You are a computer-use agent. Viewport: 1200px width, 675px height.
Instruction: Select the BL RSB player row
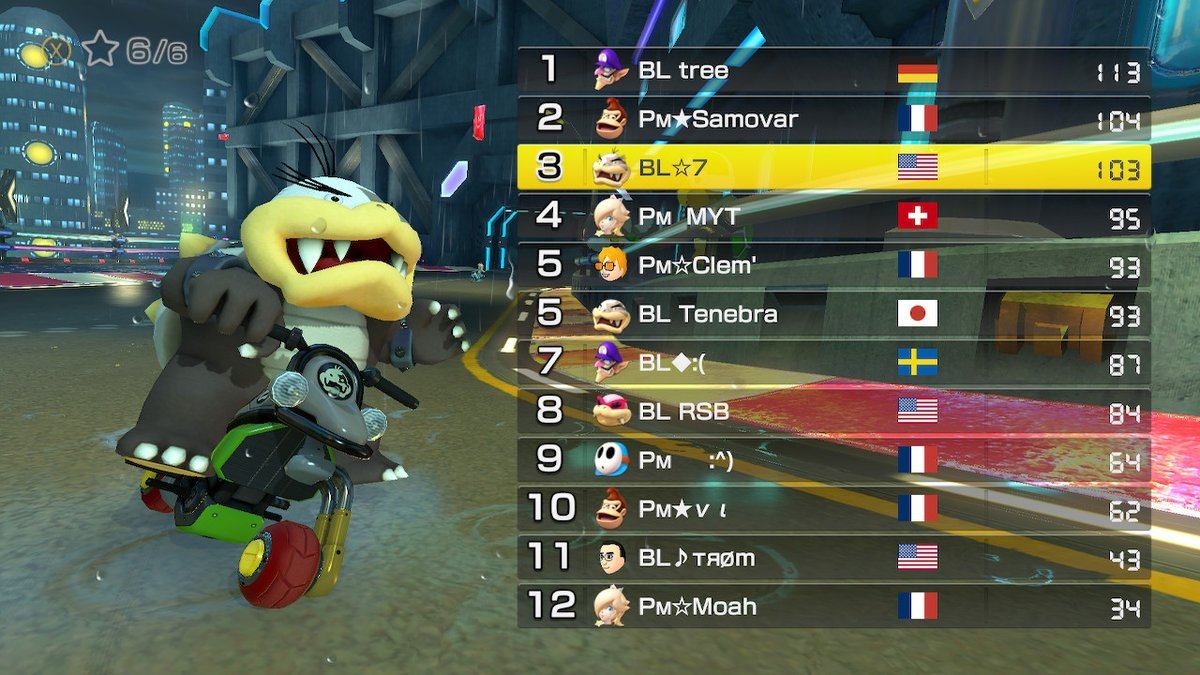[x=833, y=410]
